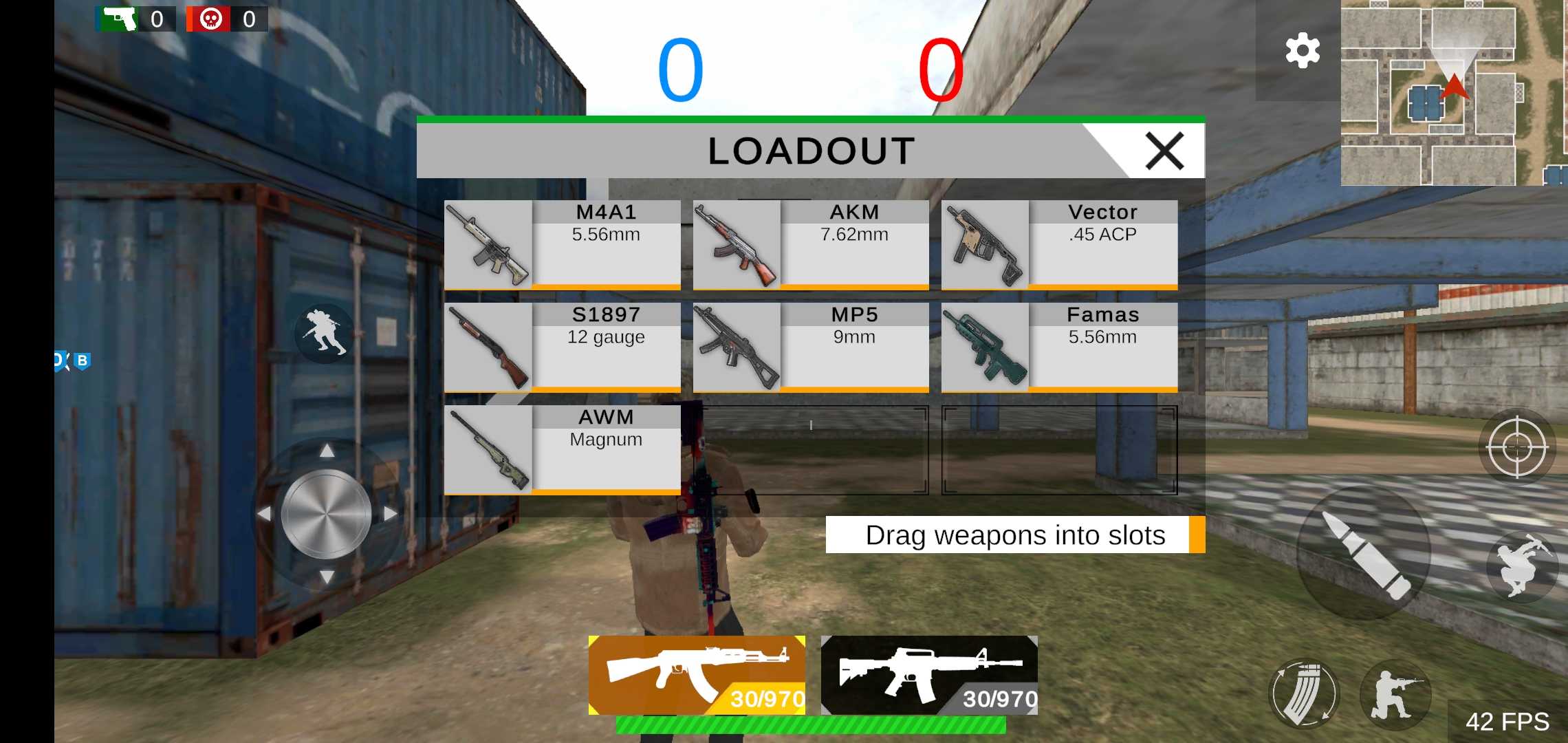
Task: Select the S1897 12 gauge shotgun
Action: (x=562, y=347)
